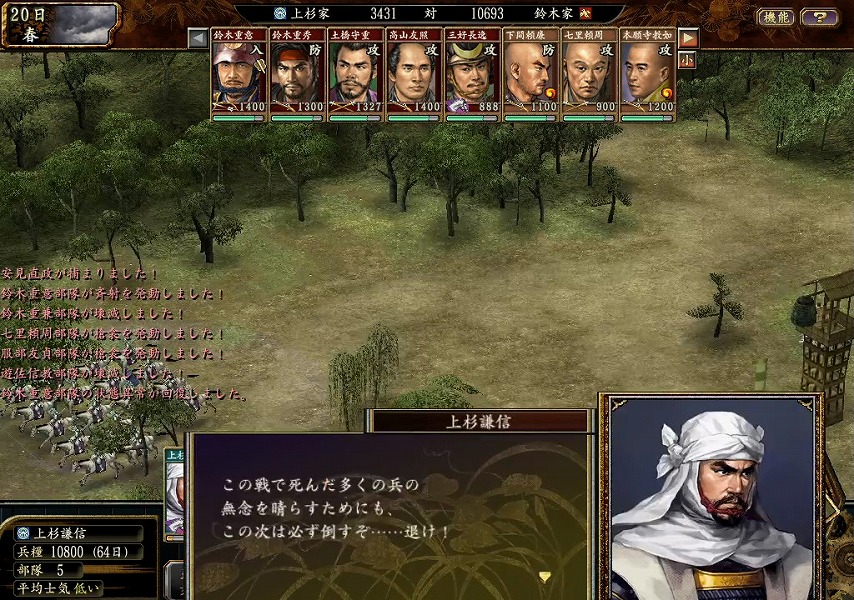Image resolution: width=854 pixels, height=600 pixels.
Task: Choose the 土橋守重 unit portrait
Action: point(356,75)
